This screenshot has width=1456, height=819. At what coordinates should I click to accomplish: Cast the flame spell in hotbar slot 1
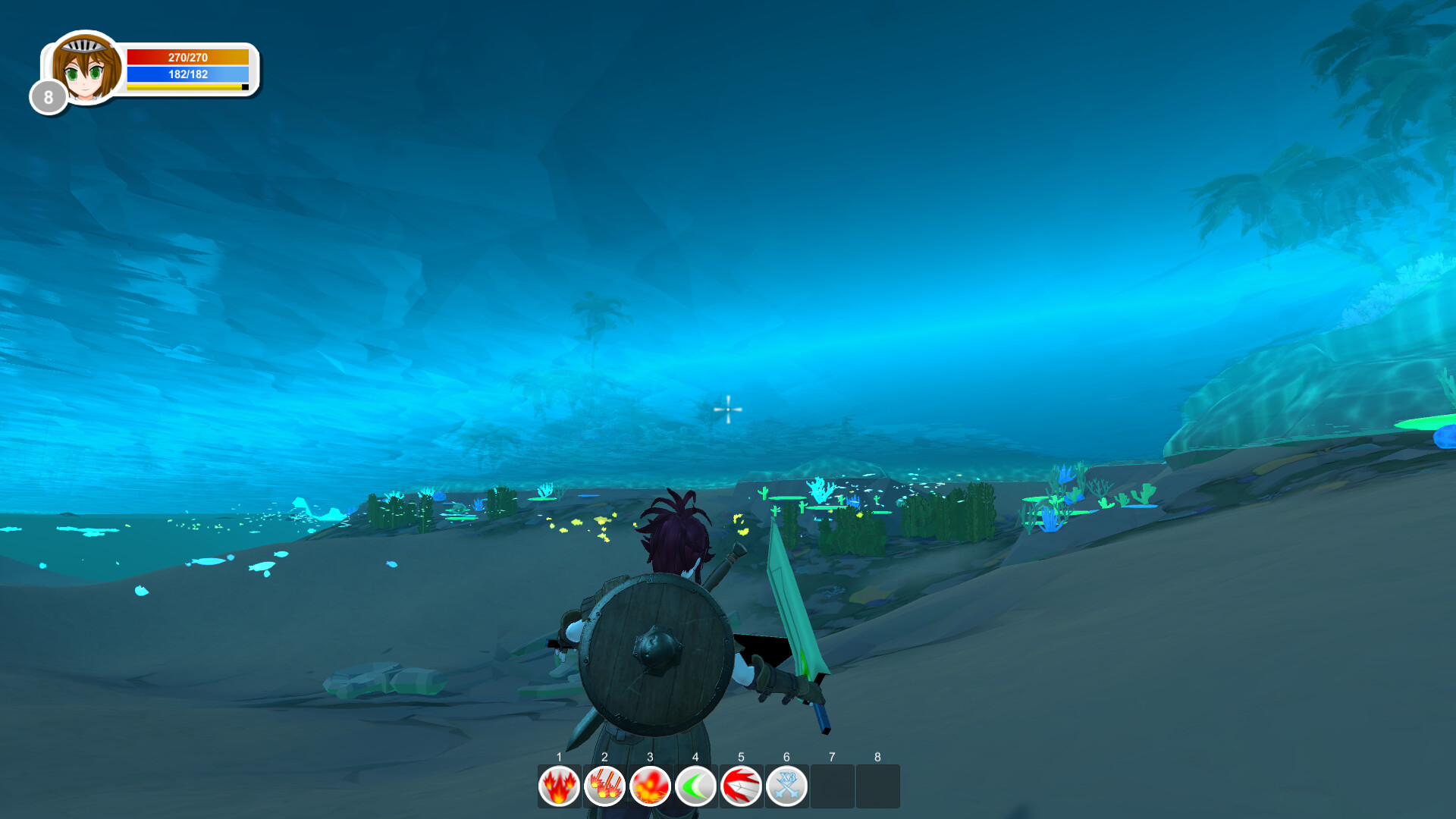(x=558, y=786)
